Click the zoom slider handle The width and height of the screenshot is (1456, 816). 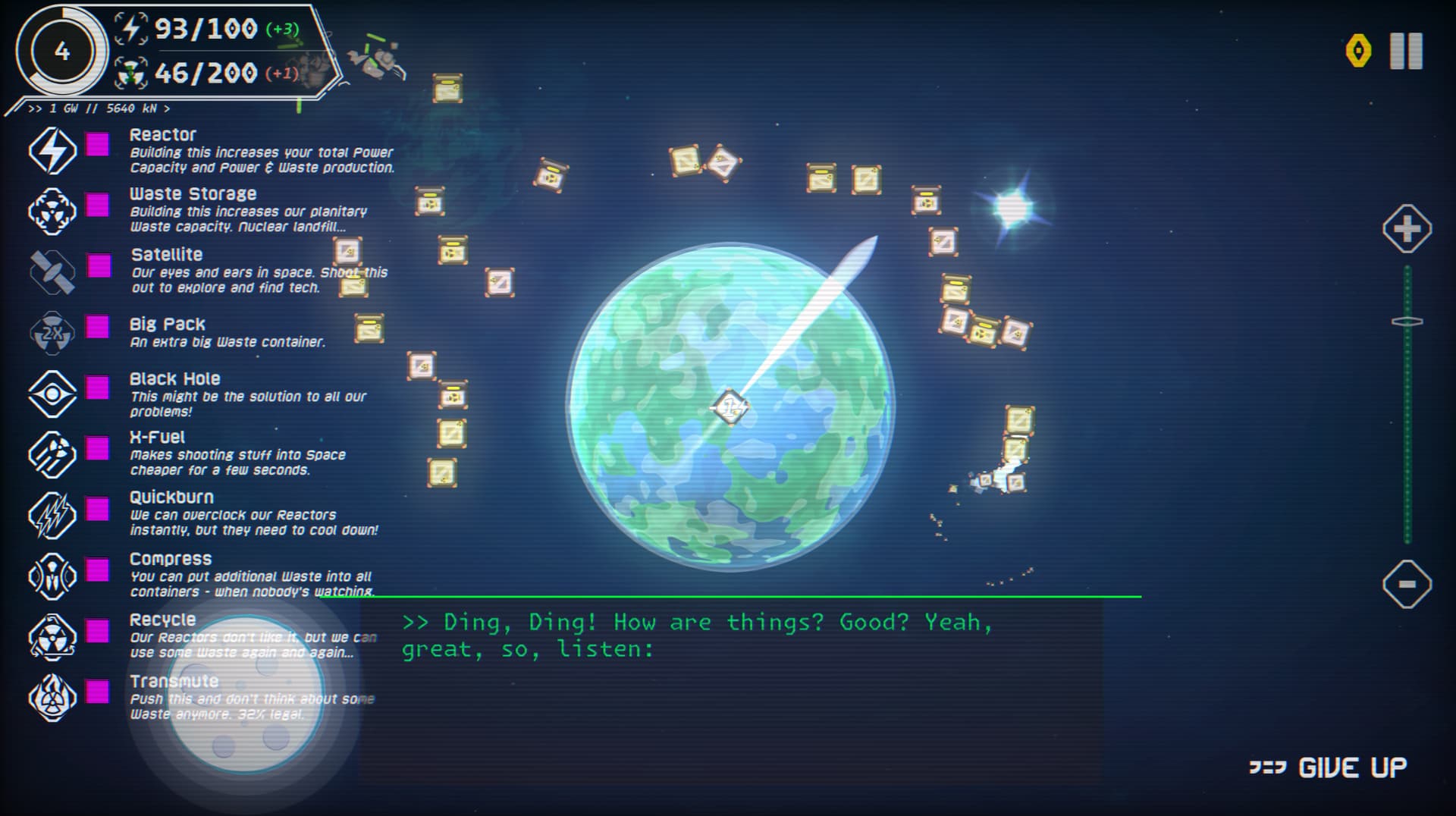coord(1407,322)
